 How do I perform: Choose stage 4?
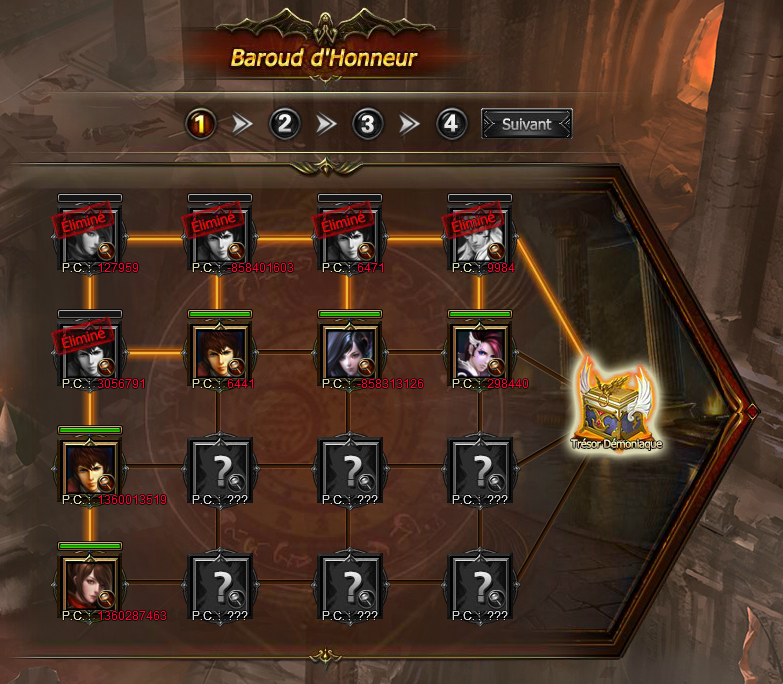click(452, 124)
